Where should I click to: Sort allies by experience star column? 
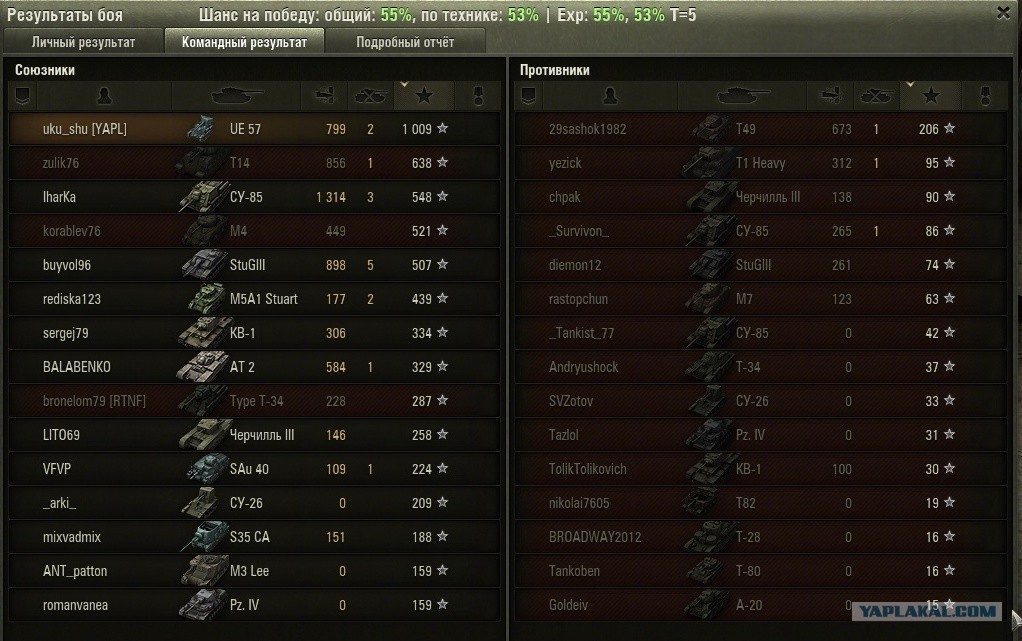(x=424, y=96)
